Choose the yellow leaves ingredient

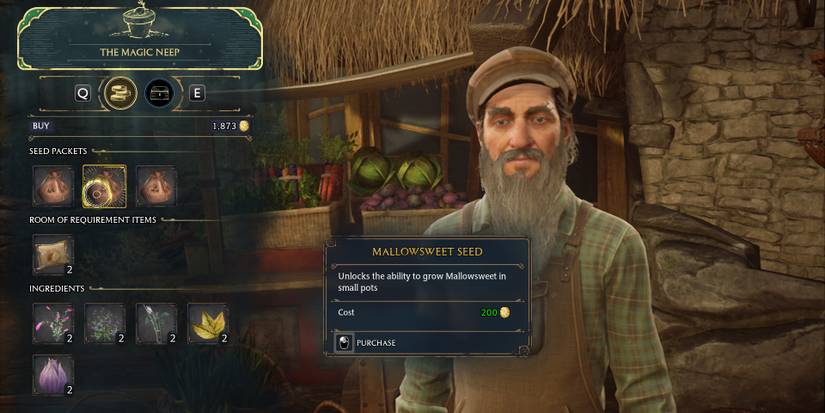(x=207, y=322)
